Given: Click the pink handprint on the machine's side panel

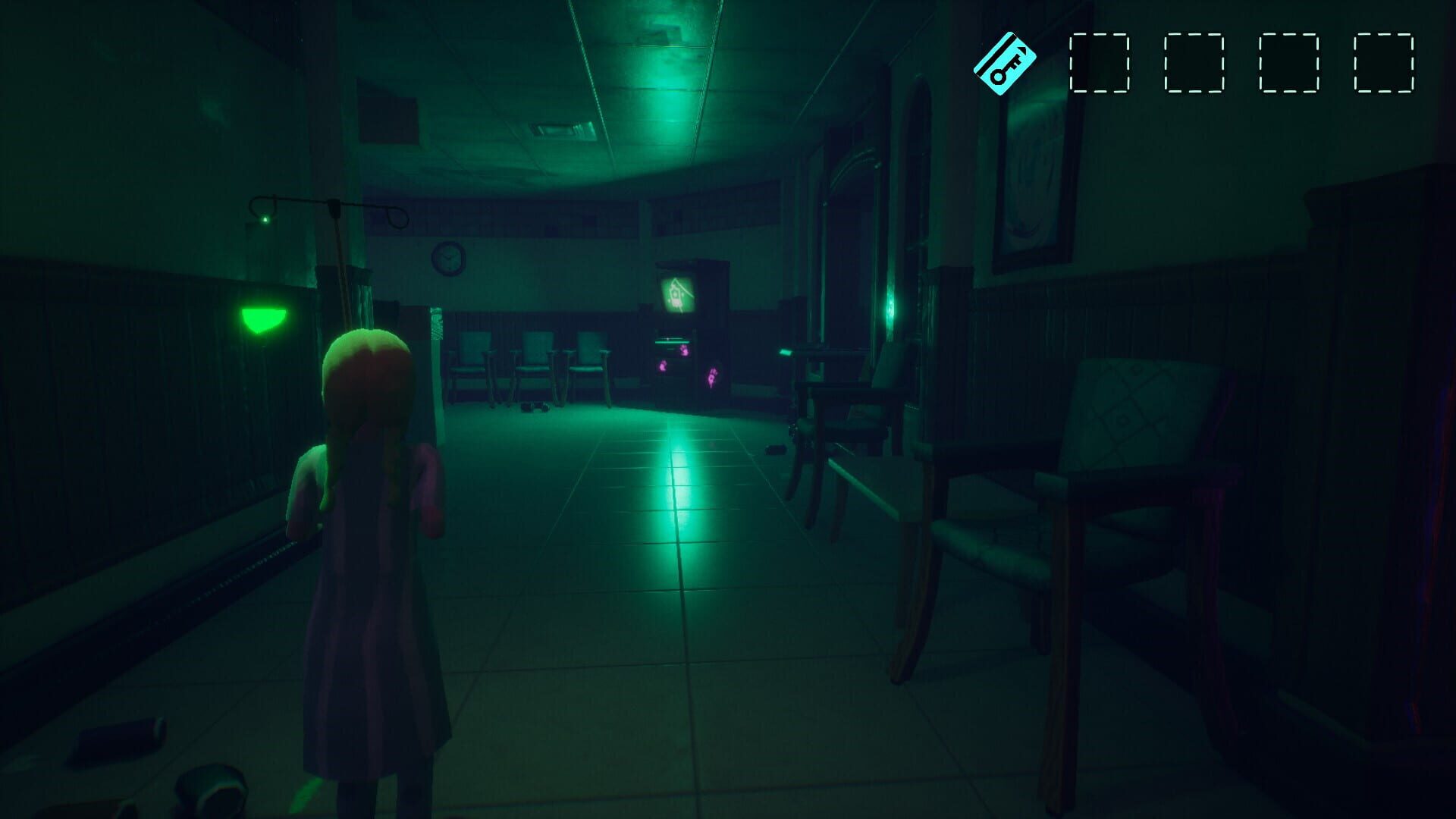Looking at the screenshot, I should [712, 376].
